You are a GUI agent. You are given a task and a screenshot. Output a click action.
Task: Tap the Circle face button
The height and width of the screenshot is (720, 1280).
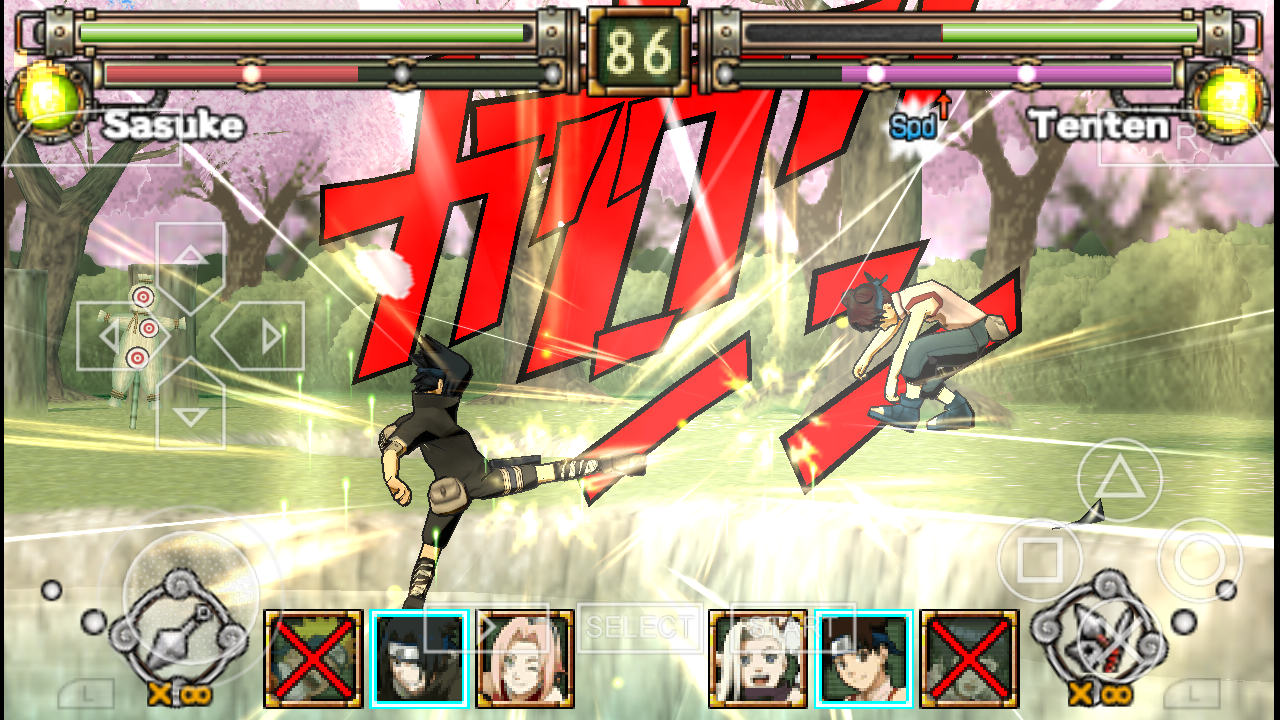(x=1200, y=560)
